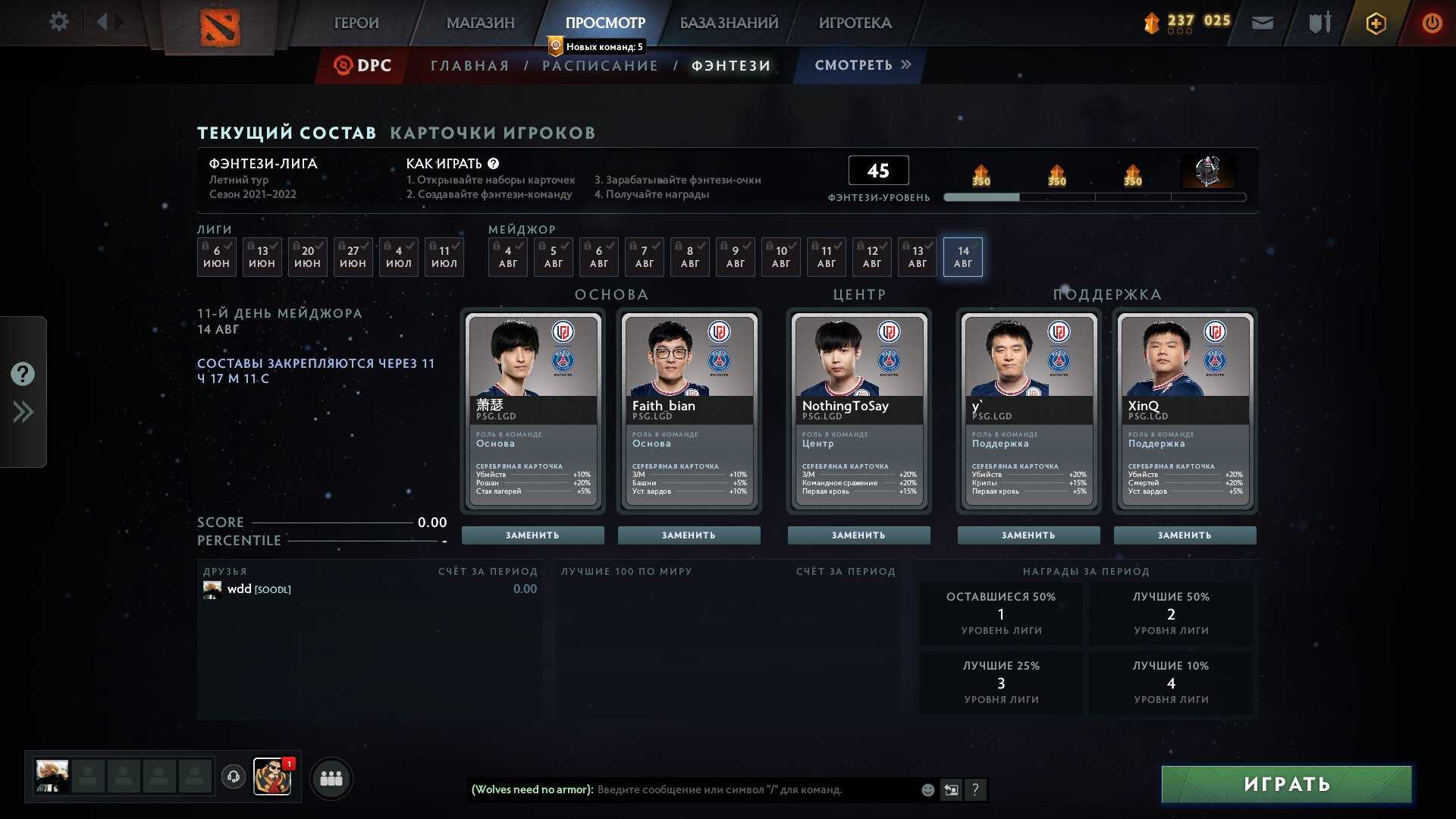Replace the Faith_bian card
Viewport: 1456px width, 819px height.
click(x=689, y=535)
